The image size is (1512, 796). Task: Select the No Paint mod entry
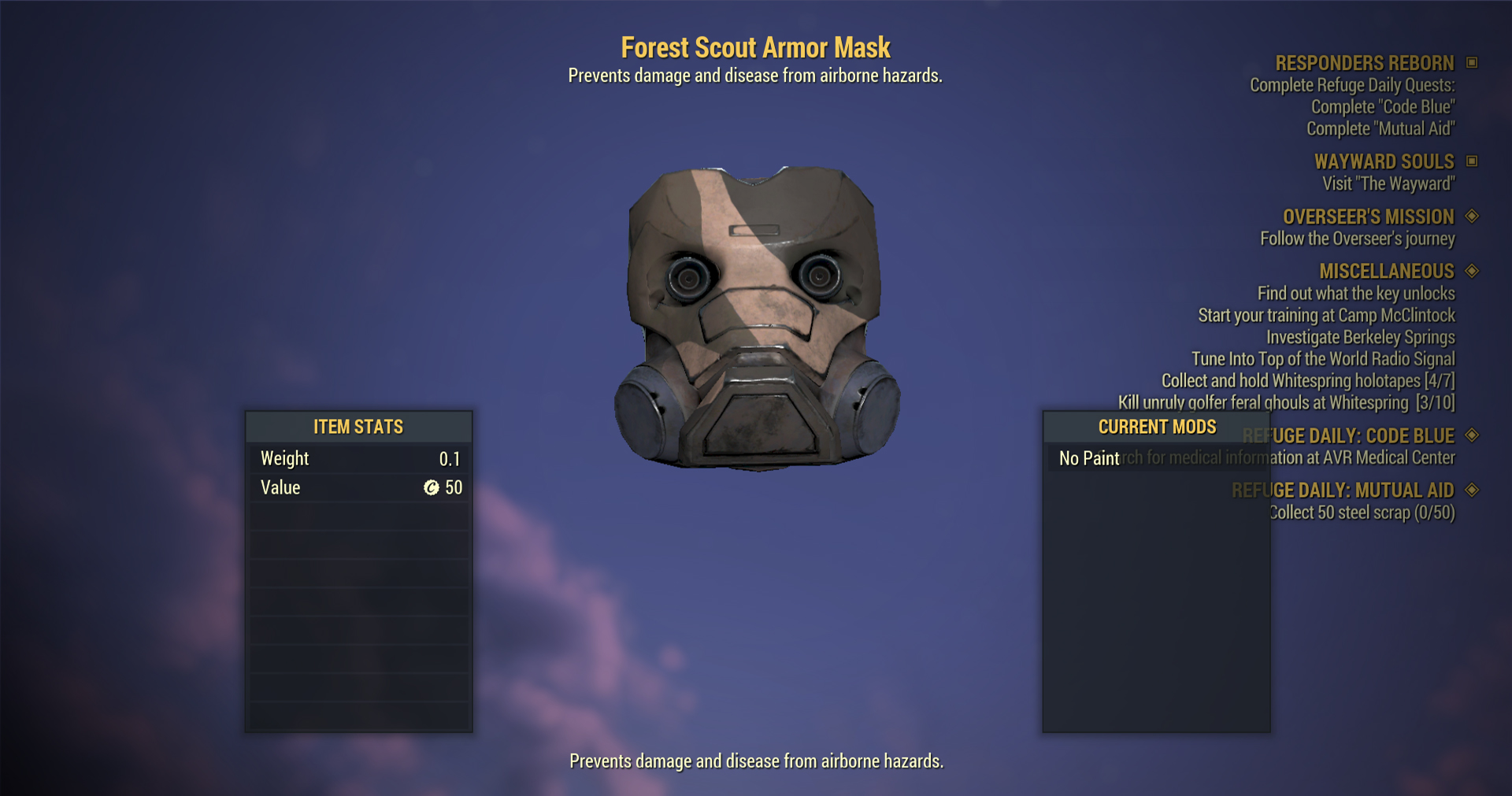pyautogui.click(x=1088, y=457)
